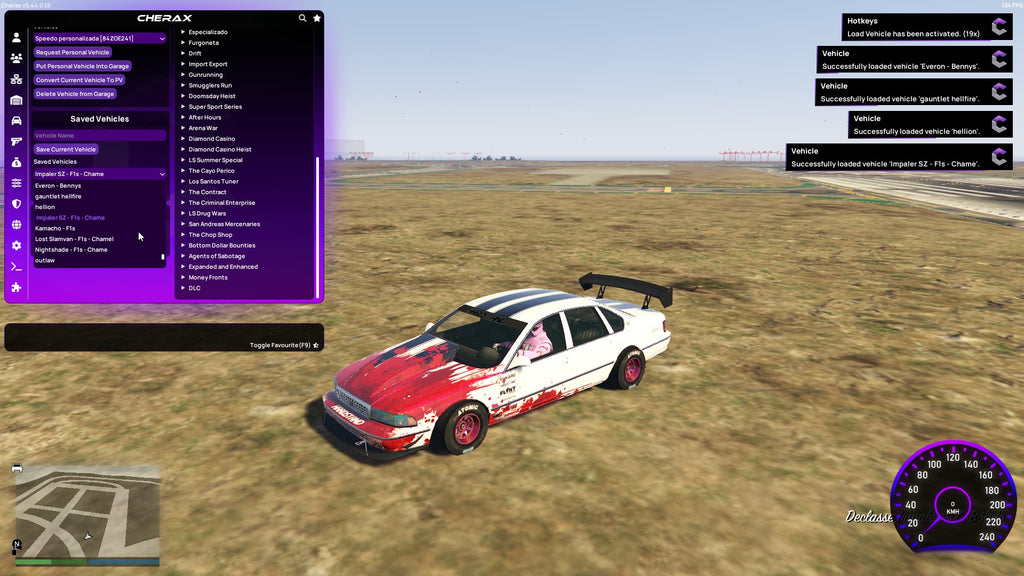Select the 'gauntlet hellfire' saved vehicle
Viewport: 1024px width, 576px height.
click(58, 196)
